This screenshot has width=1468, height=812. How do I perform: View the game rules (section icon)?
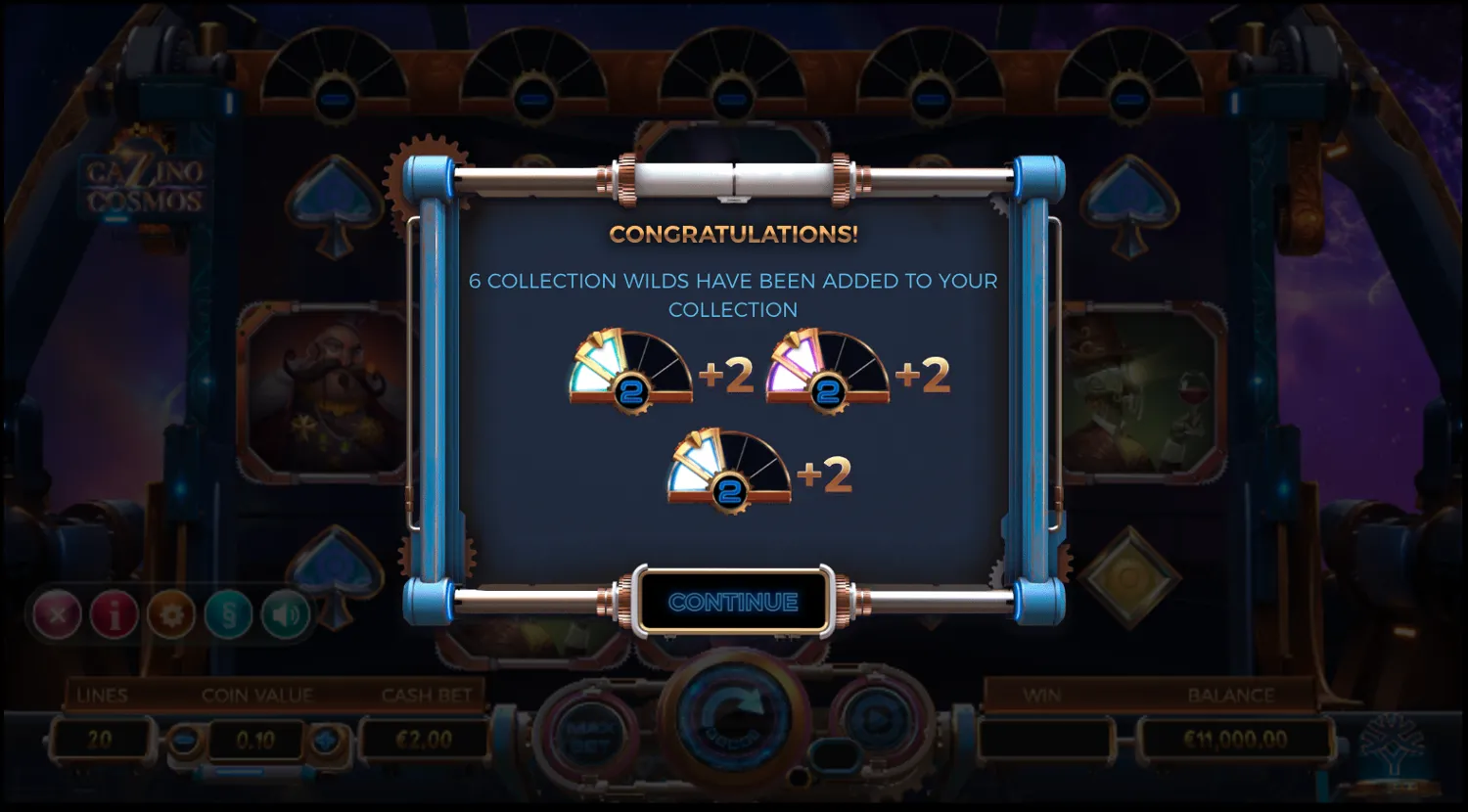pos(226,614)
